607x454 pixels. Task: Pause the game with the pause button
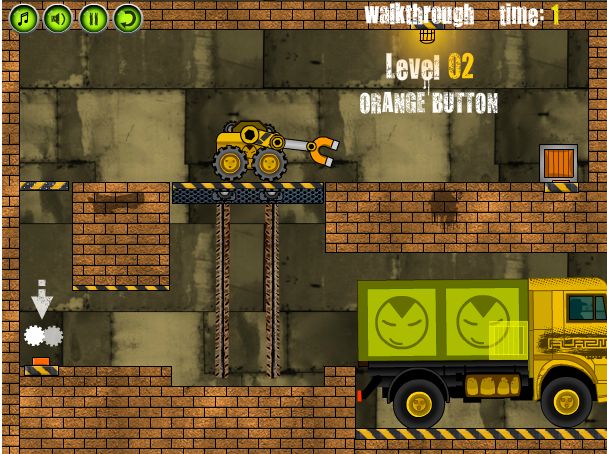93,17
